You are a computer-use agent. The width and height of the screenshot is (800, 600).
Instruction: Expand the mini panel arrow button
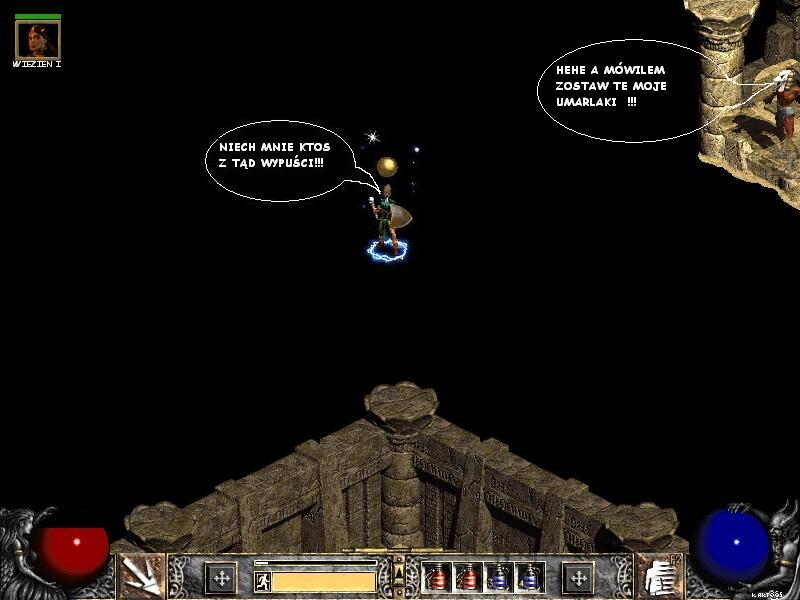[400, 573]
